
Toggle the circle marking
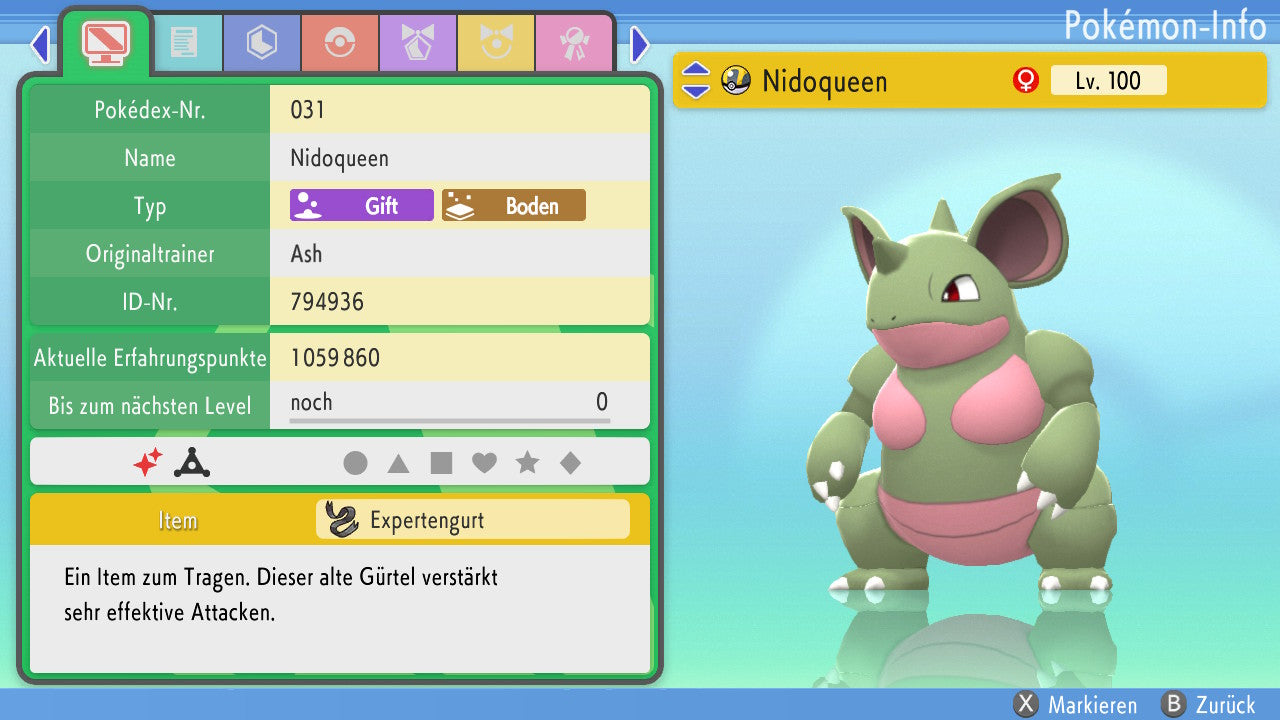tap(355, 463)
